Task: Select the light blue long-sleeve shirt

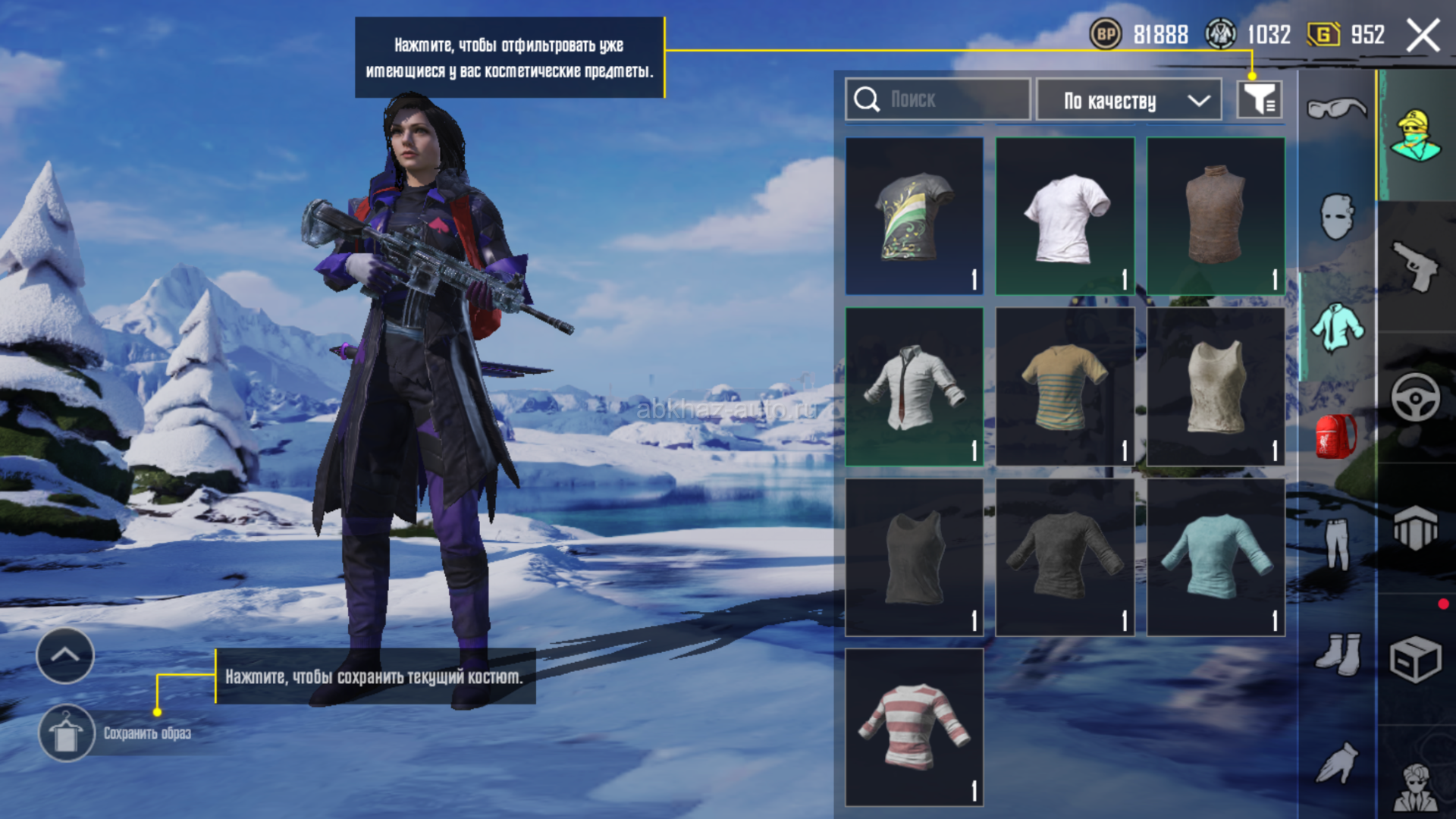Action: (1215, 557)
